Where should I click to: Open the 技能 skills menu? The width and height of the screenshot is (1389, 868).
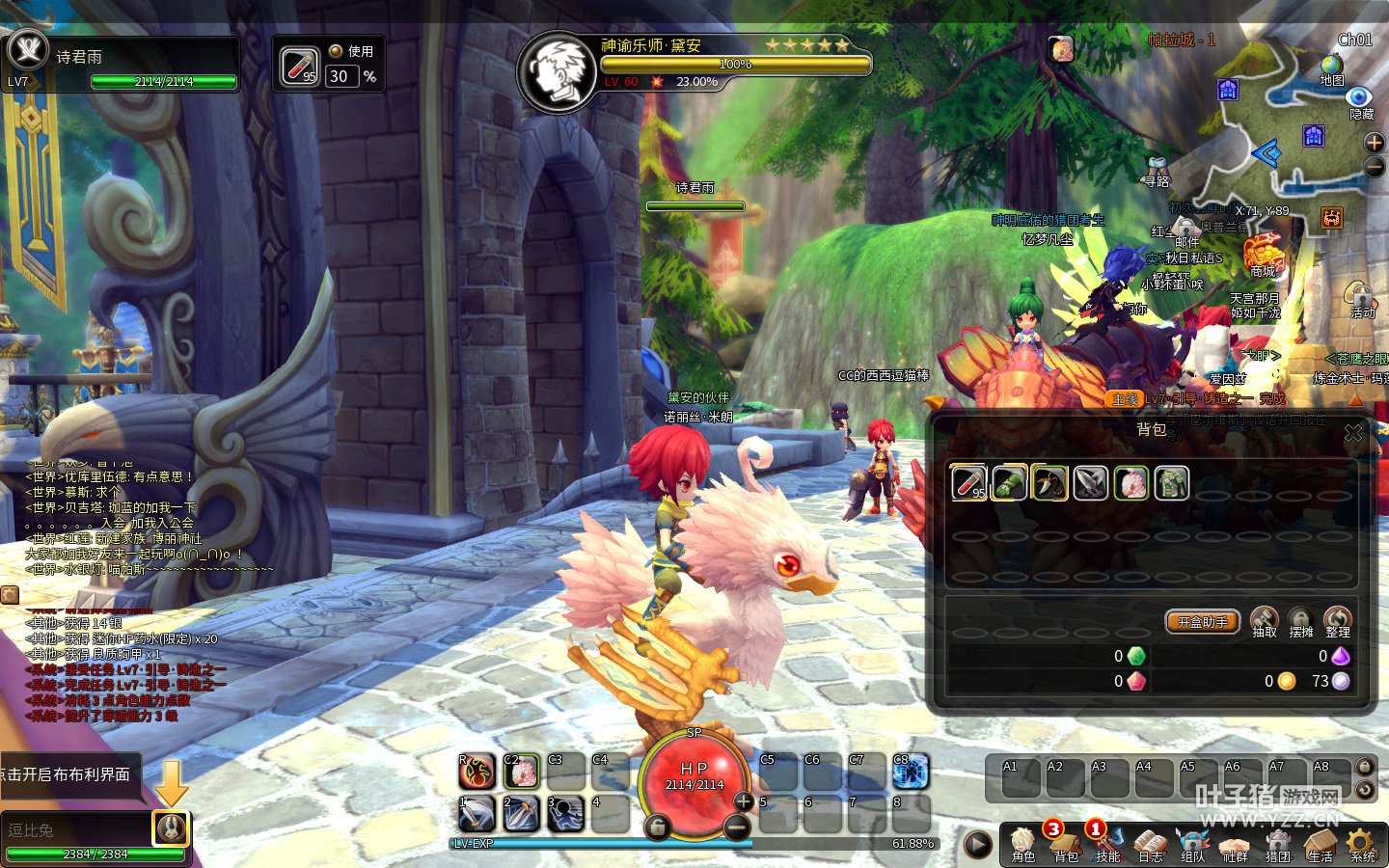(1107, 844)
